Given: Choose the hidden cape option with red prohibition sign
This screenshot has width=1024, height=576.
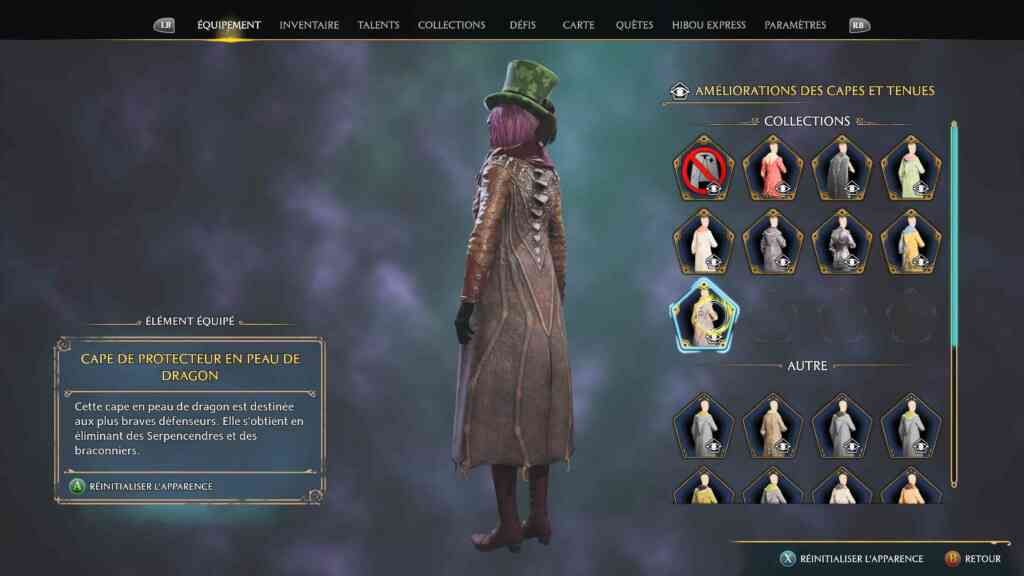Looking at the screenshot, I should coord(704,168).
